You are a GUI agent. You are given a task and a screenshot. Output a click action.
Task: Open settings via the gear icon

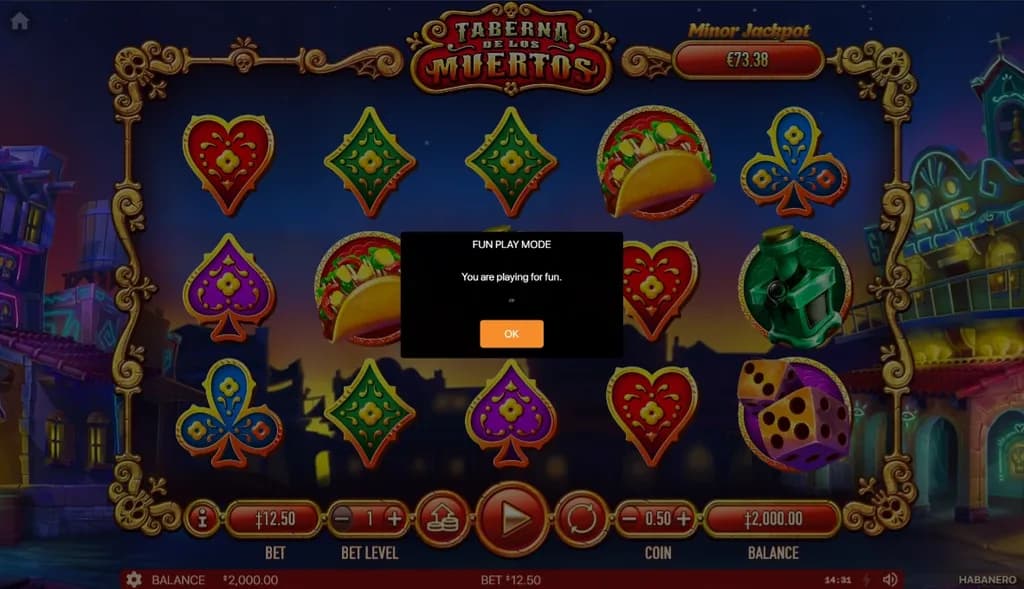tap(133, 580)
